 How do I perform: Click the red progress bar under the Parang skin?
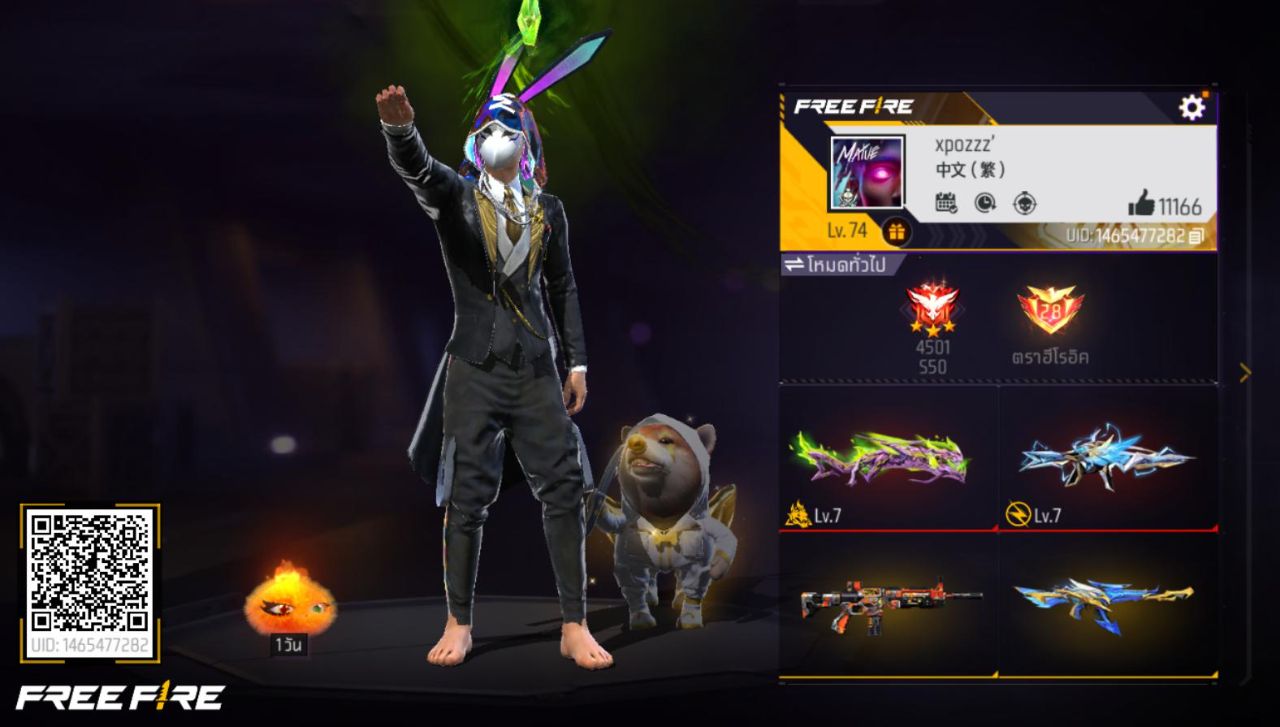888,532
